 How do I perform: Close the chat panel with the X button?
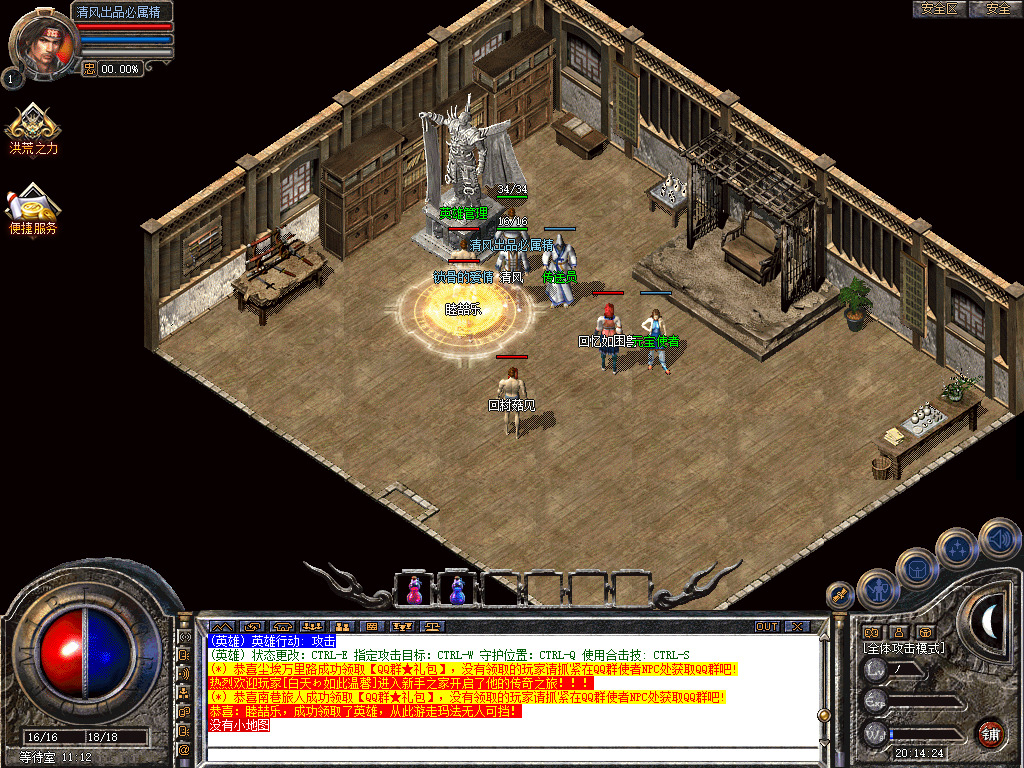[x=796, y=626]
